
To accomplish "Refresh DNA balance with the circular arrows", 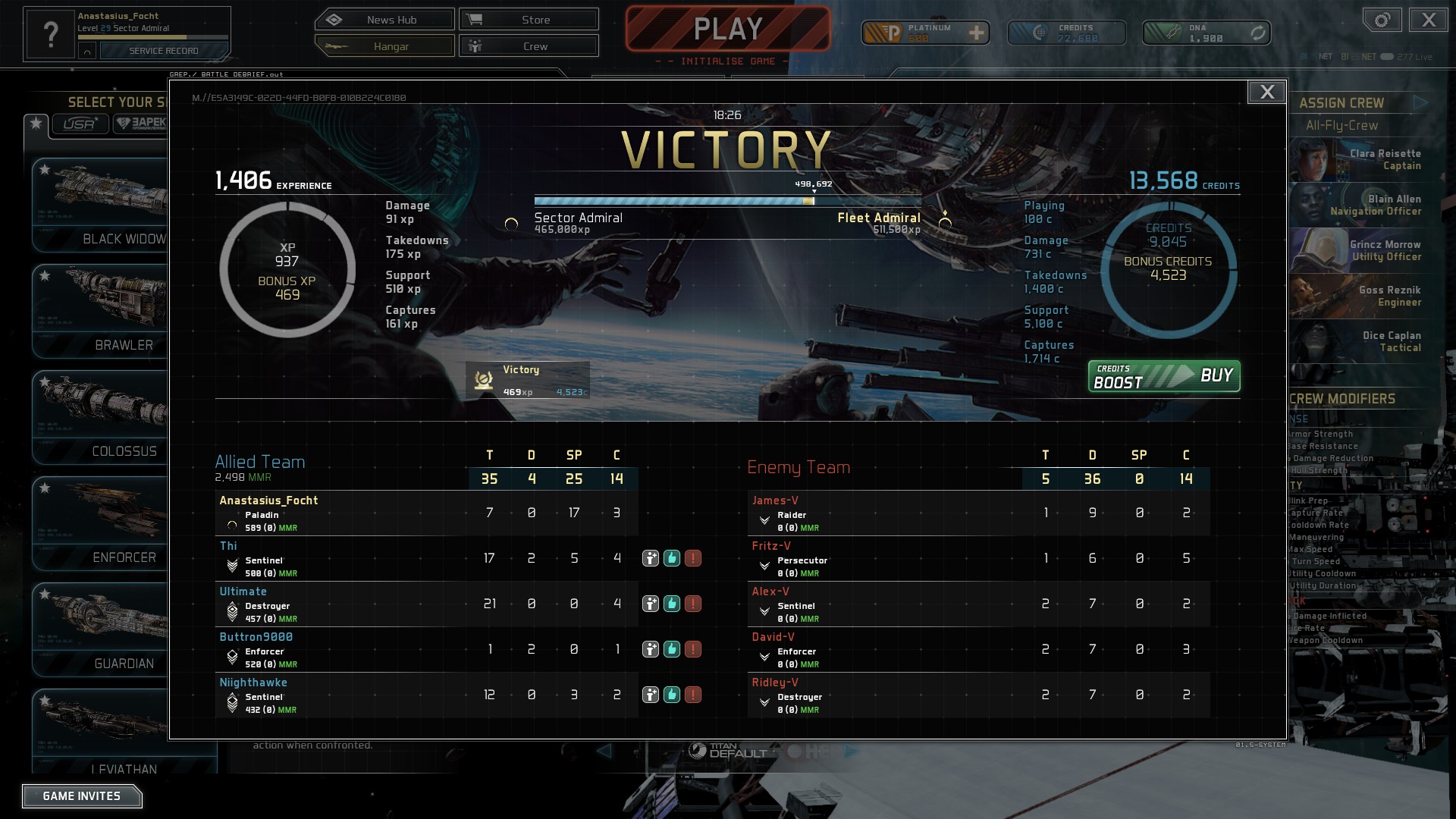I will [1257, 33].
